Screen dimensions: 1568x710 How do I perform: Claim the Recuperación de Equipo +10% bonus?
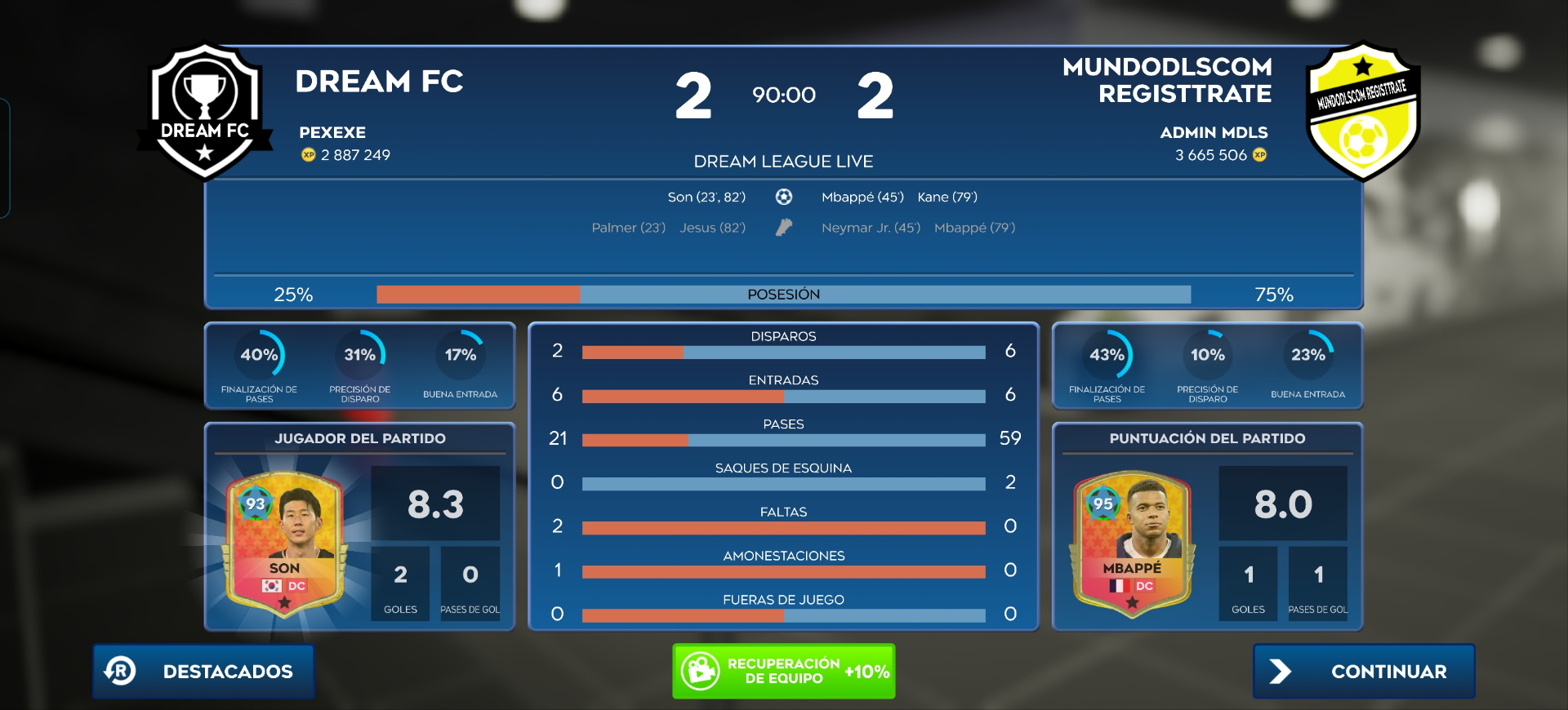point(783,671)
